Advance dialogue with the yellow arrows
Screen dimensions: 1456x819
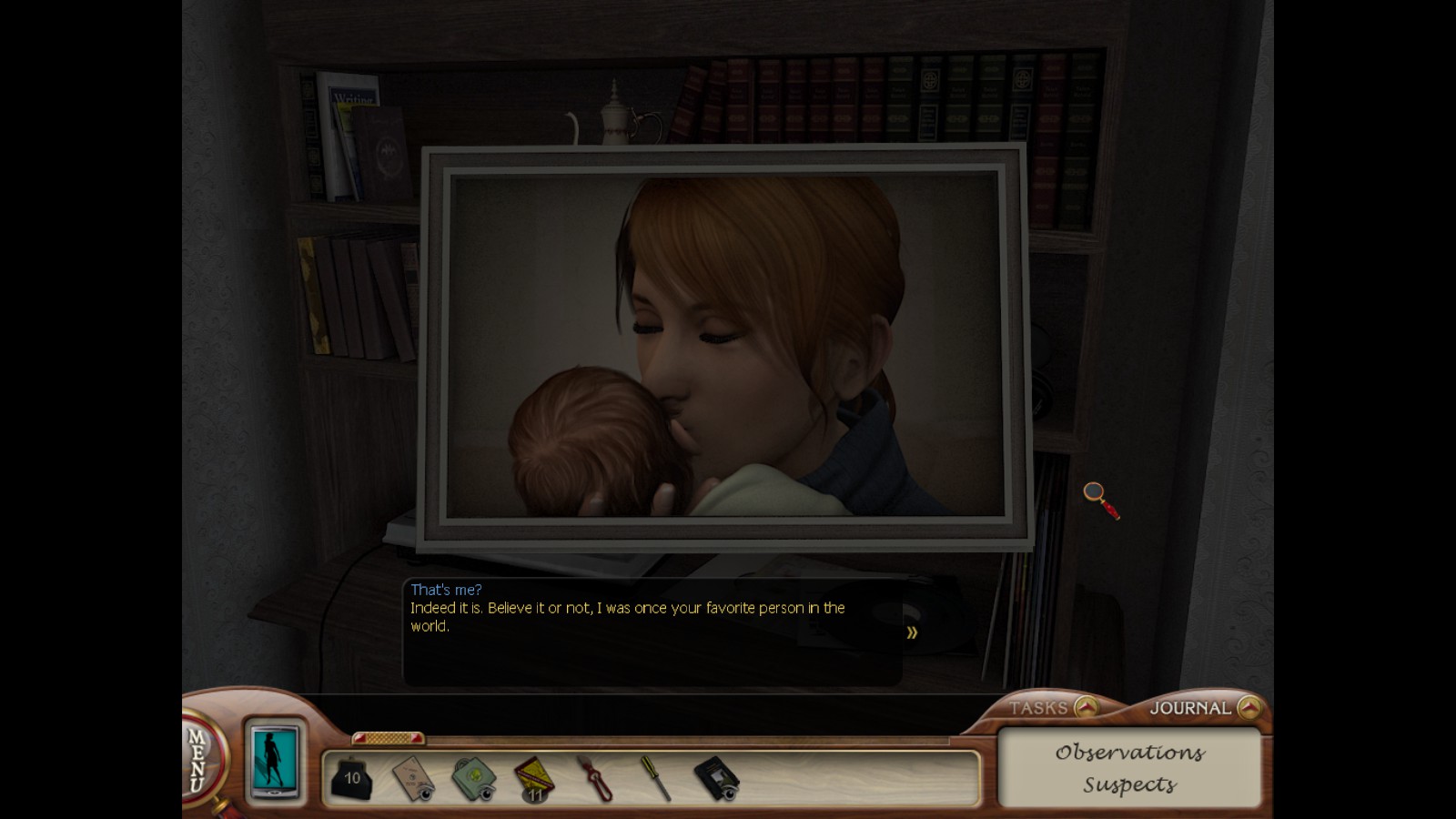tap(912, 632)
